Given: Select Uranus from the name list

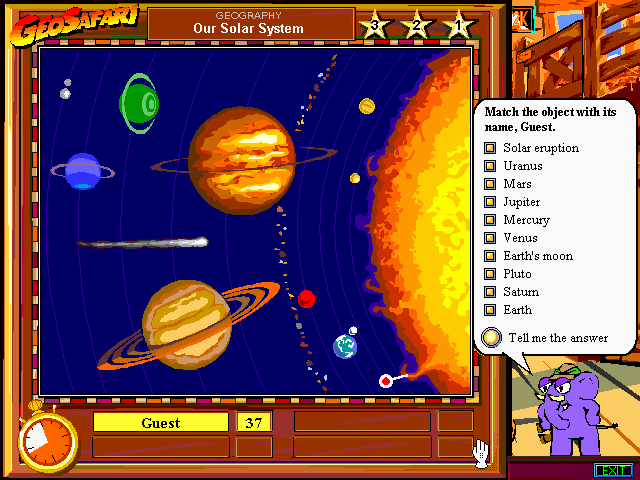Looking at the screenshot, I should (490, 166).
